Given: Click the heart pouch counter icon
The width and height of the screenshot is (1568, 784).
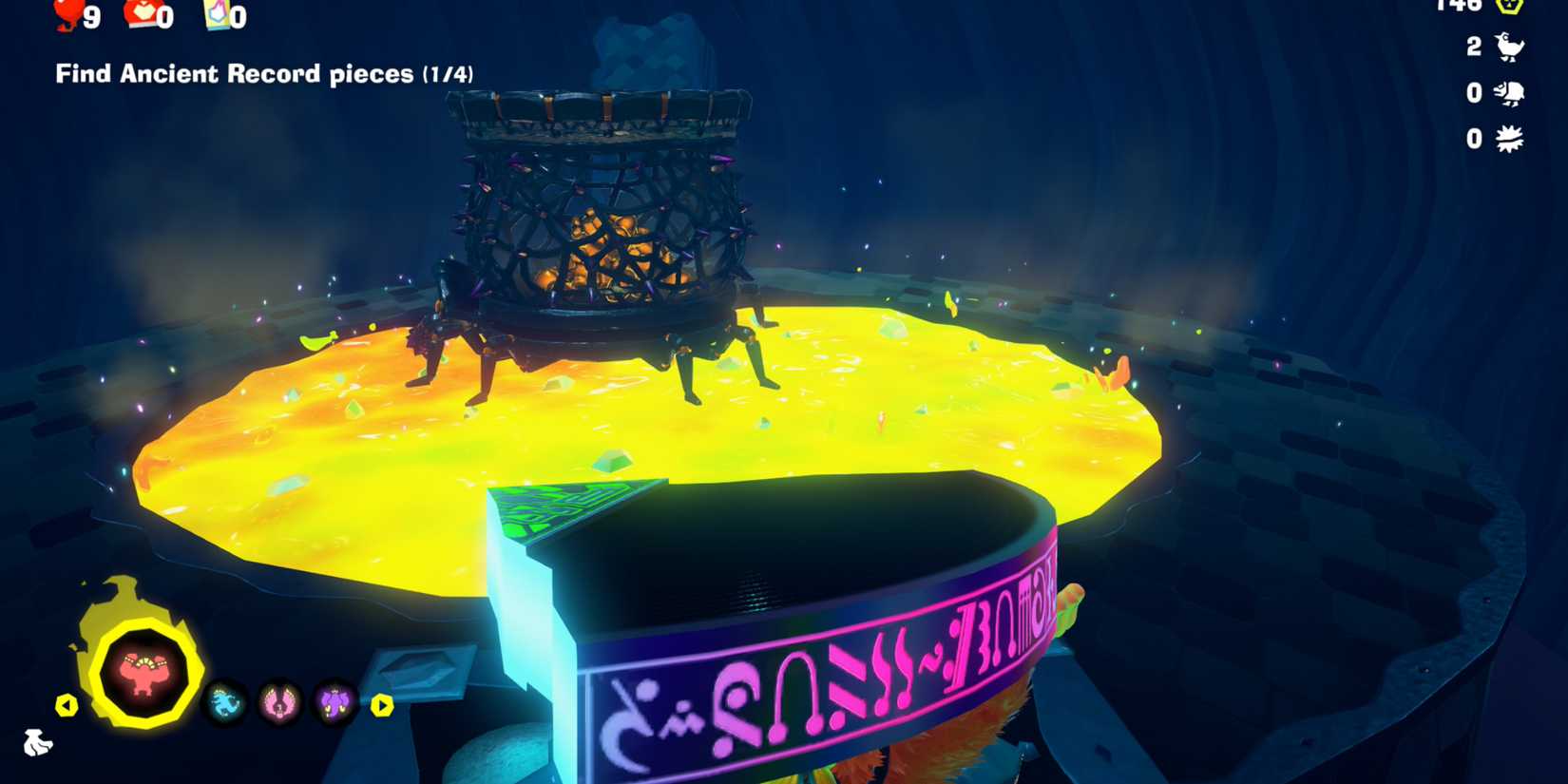Looking at the screenshot, I should pos(133,14).
